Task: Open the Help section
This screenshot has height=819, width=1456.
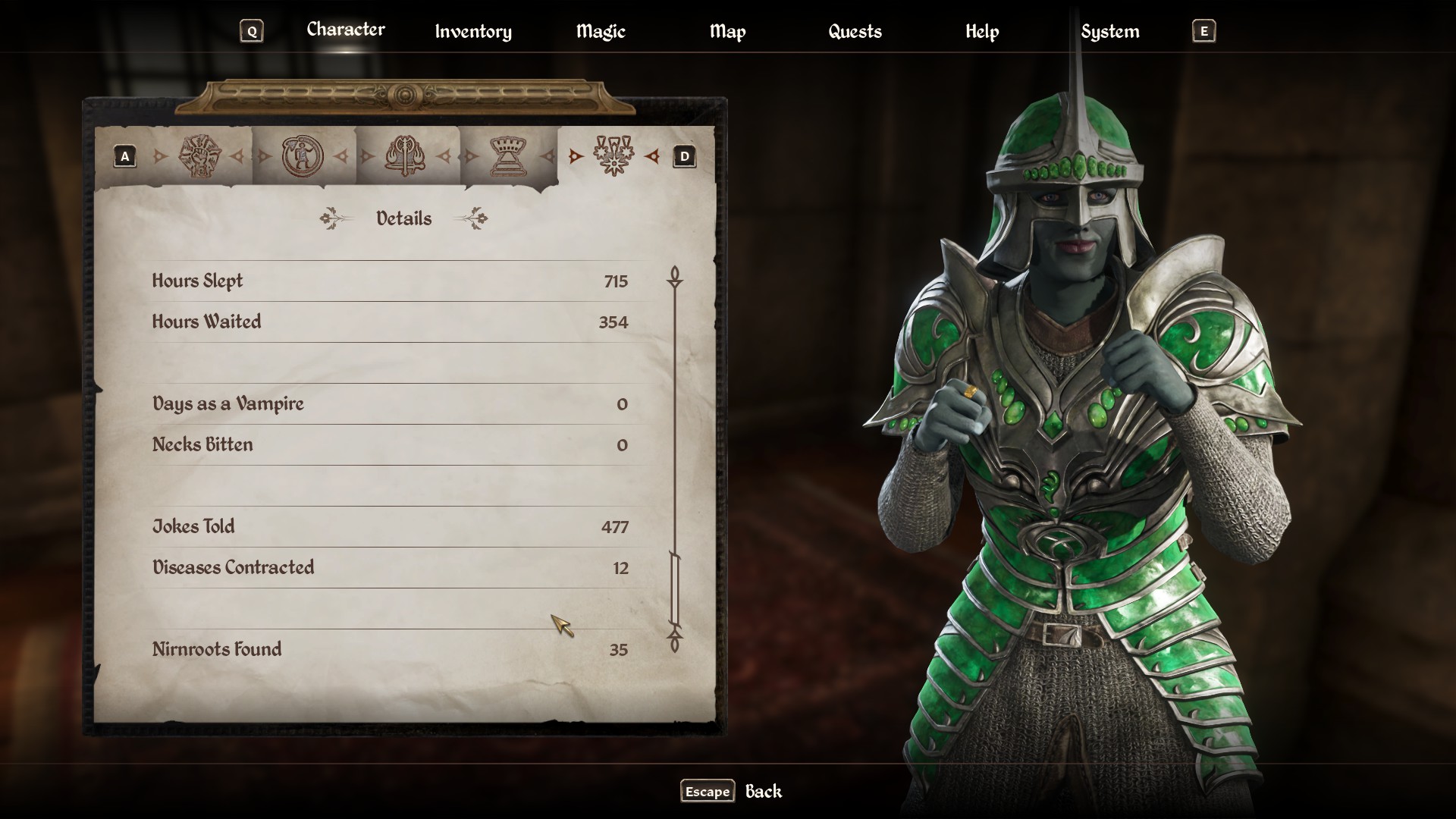Action: point(981,31)
